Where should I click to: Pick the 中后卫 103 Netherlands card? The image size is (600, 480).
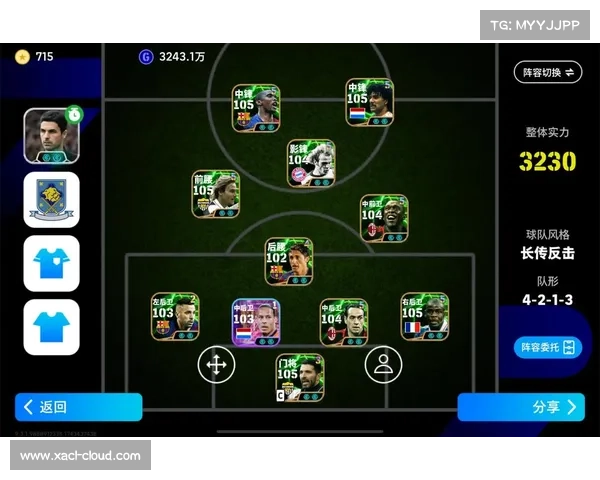tap(257, 322)
